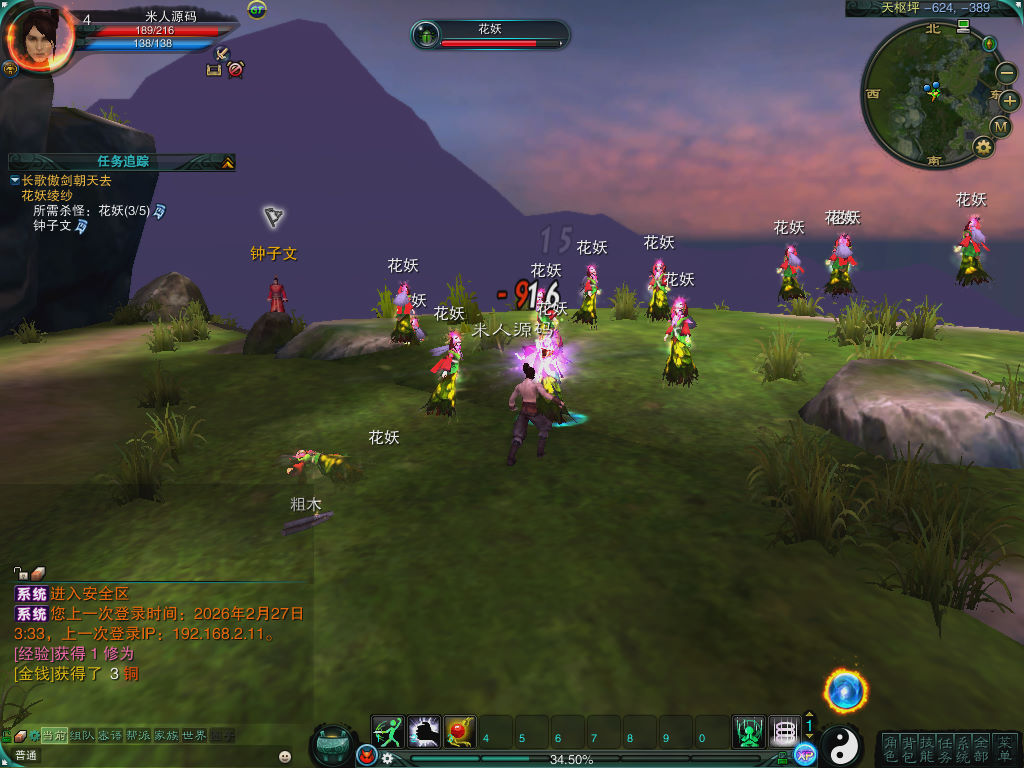Open minimap settings gear button
Viewport: 1024px width, 768px height.
tap(983, 148)
